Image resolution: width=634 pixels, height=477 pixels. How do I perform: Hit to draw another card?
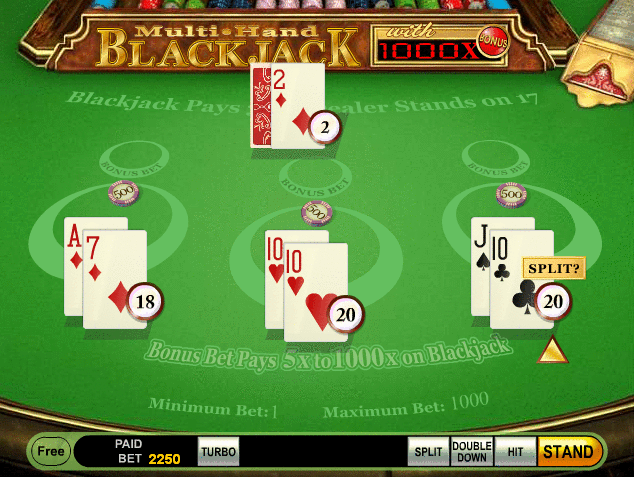[x=515, y=451]
